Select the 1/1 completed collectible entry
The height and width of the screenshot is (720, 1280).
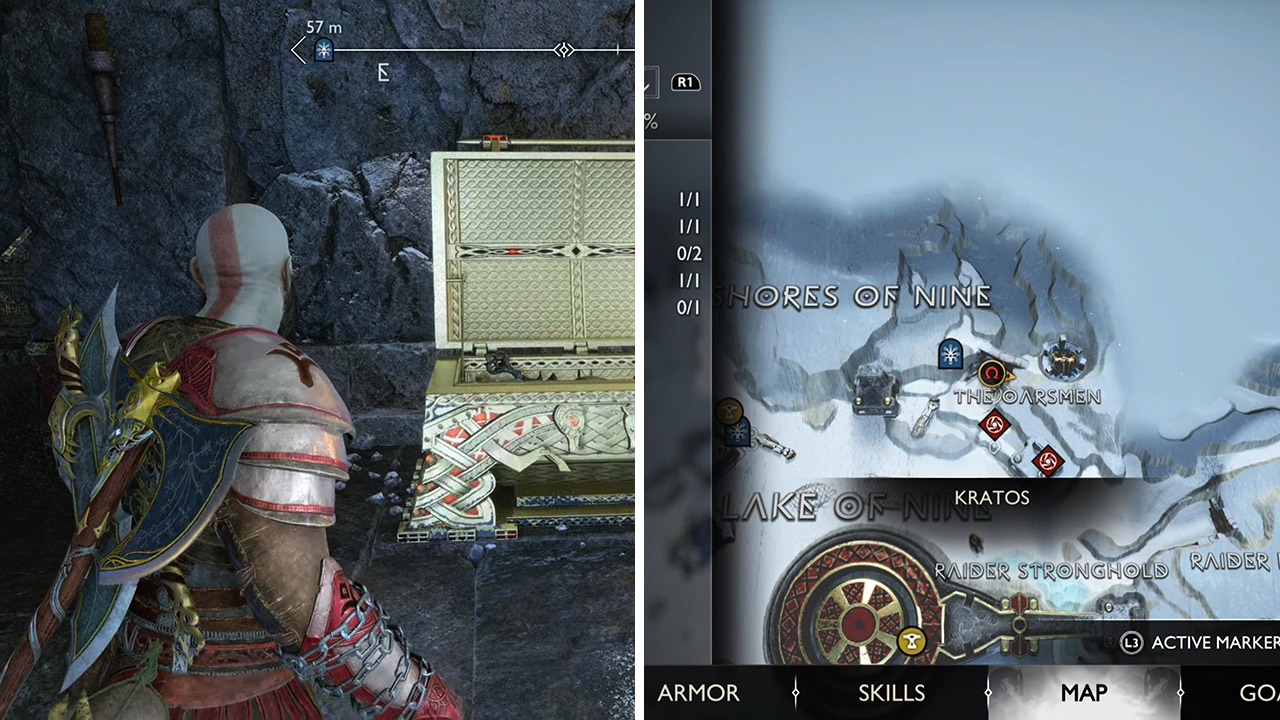(x=690, y=200)
